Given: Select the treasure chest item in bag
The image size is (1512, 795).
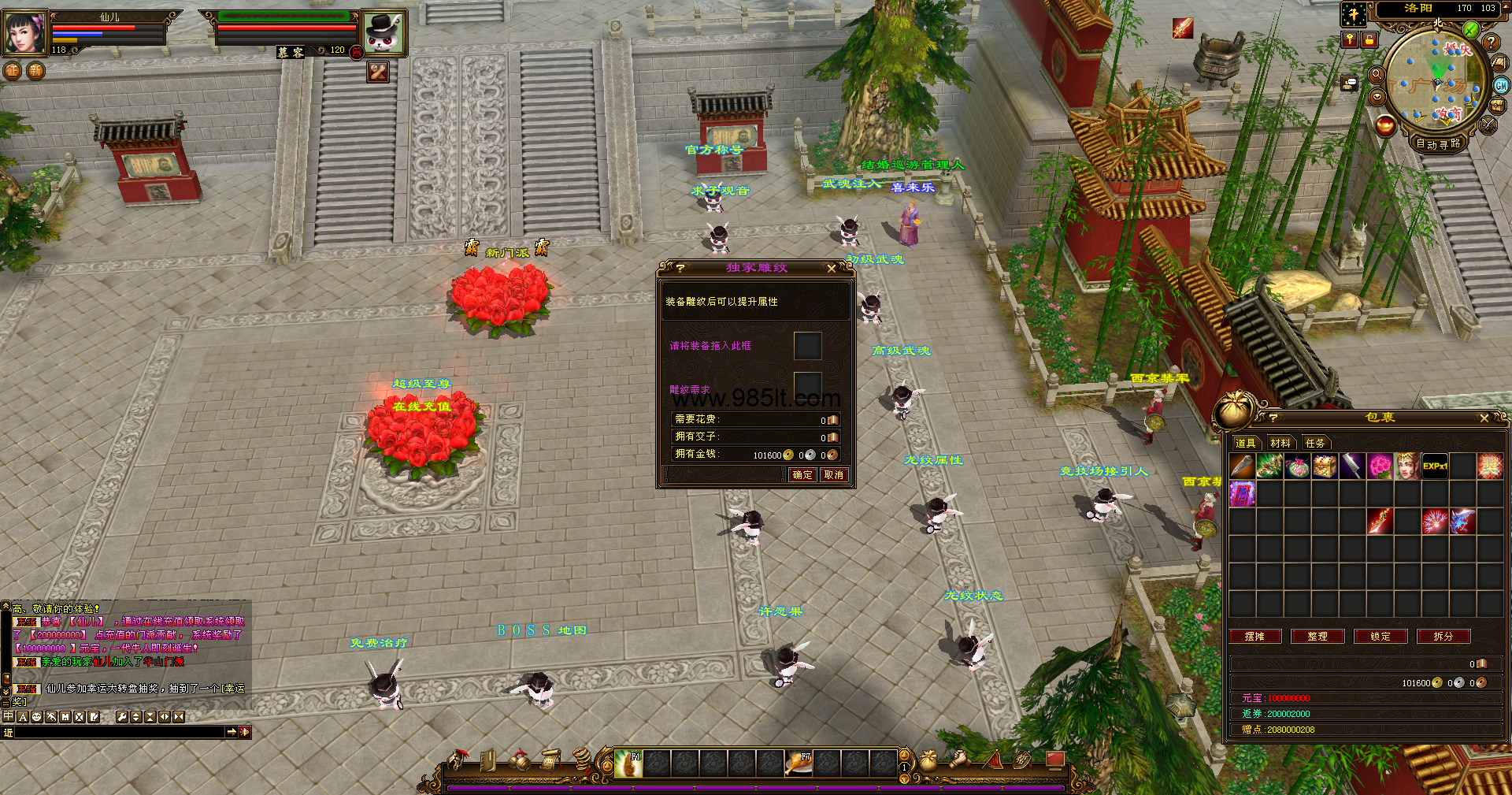Looking at the screenshot, I should [x=1325, y=466].
